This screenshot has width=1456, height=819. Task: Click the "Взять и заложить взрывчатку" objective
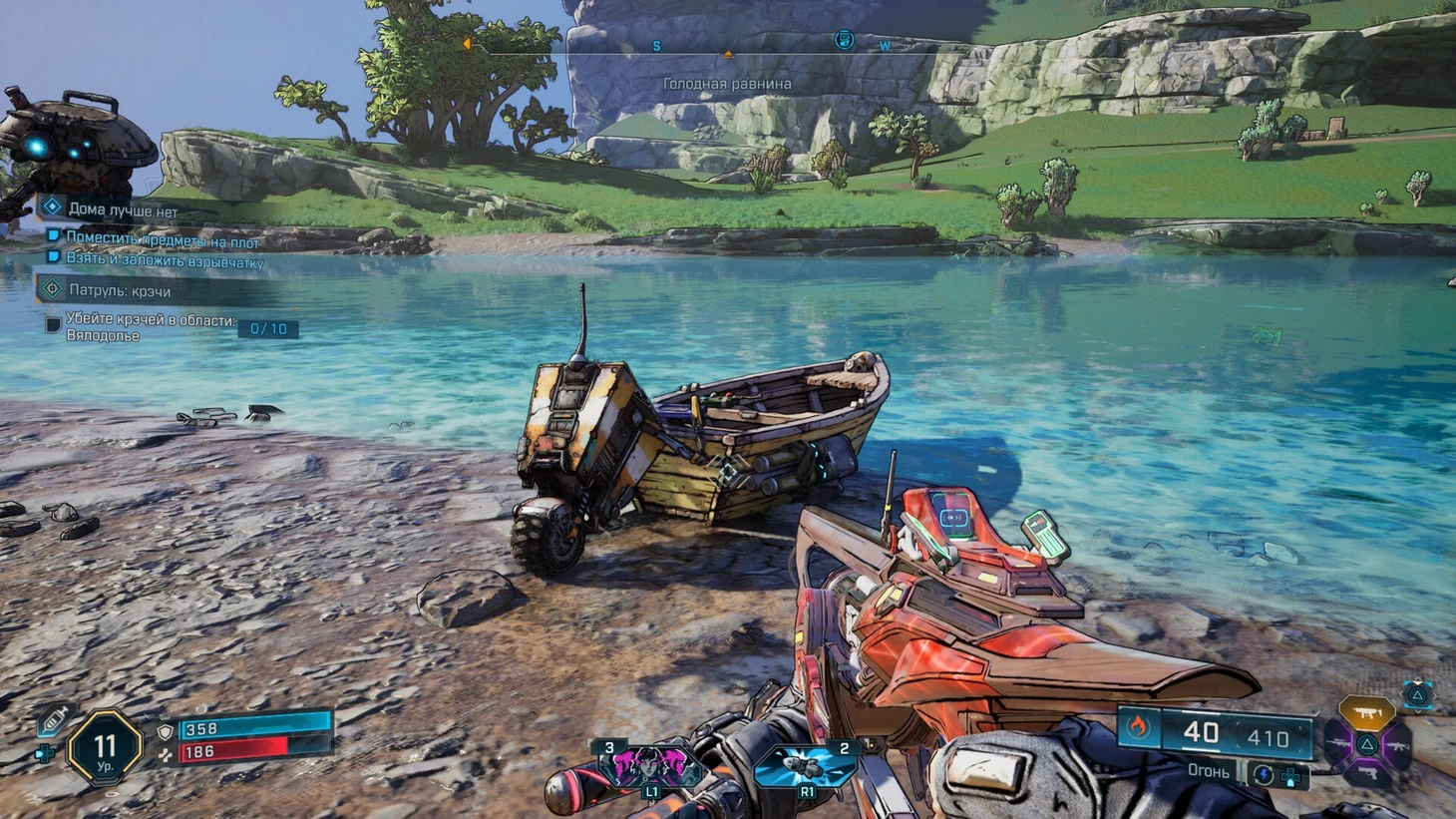[x=165, y=260]
